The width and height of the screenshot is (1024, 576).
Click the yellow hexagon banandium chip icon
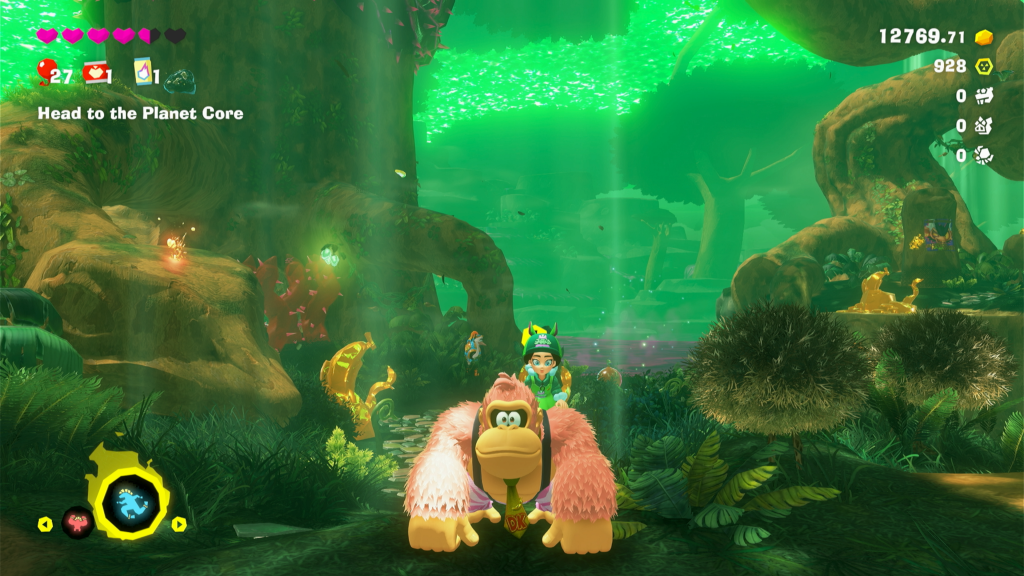click(x=984, y=67)
